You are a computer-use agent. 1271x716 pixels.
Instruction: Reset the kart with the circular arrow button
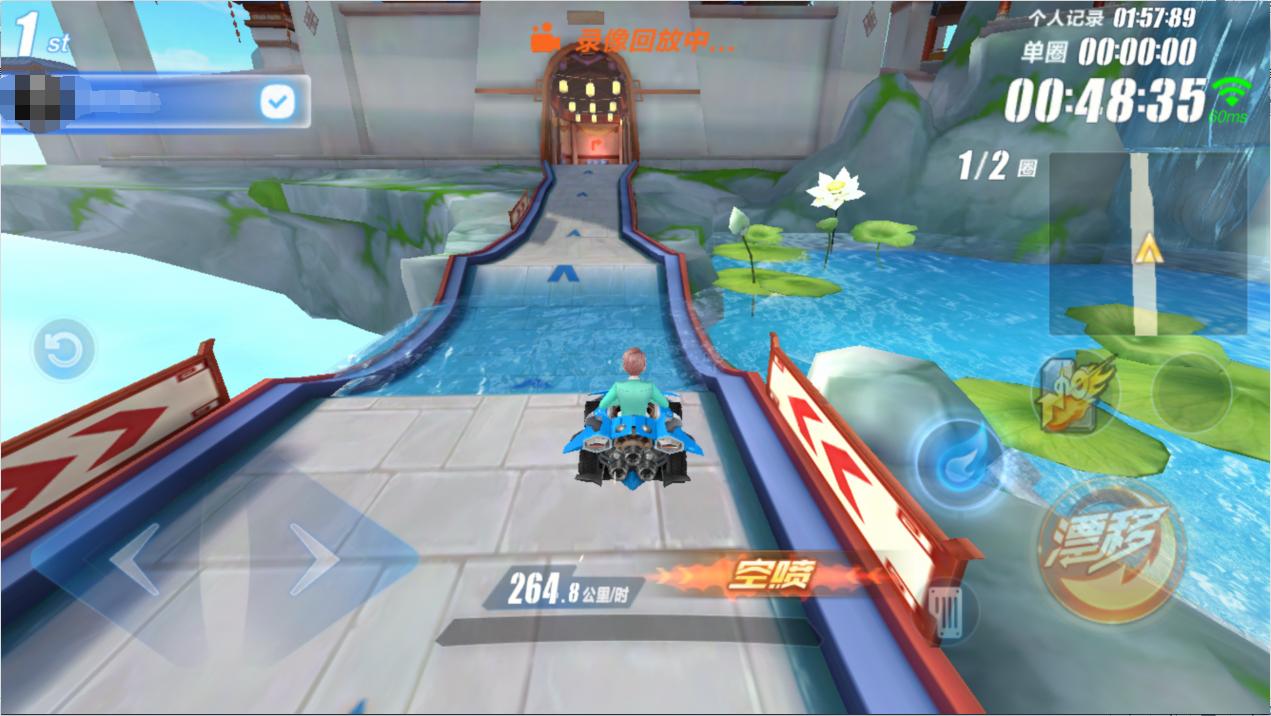point(64,351)
